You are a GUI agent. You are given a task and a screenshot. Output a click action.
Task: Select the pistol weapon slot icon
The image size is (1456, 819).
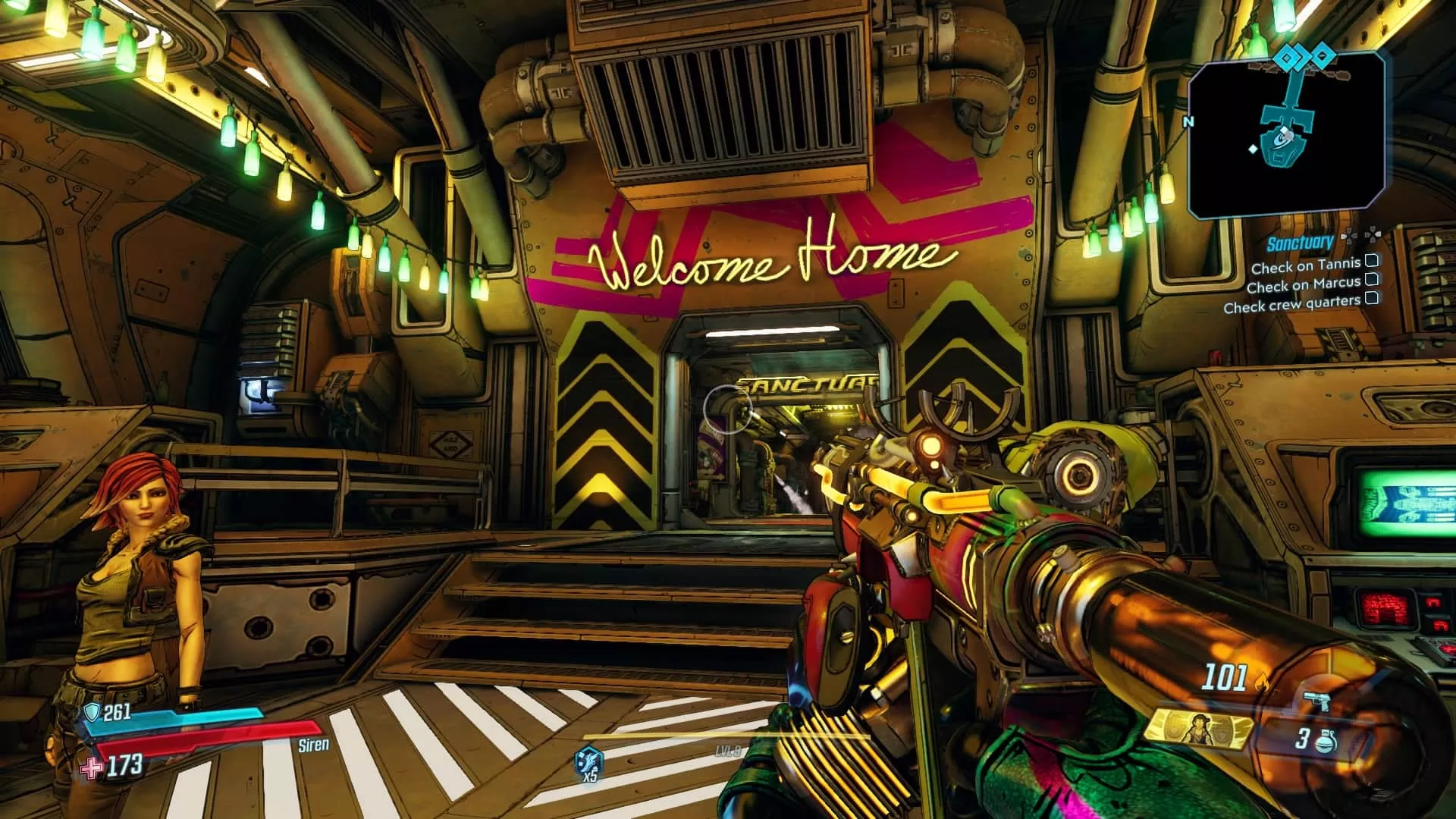pyautogui.click(x=1316, y=701)
